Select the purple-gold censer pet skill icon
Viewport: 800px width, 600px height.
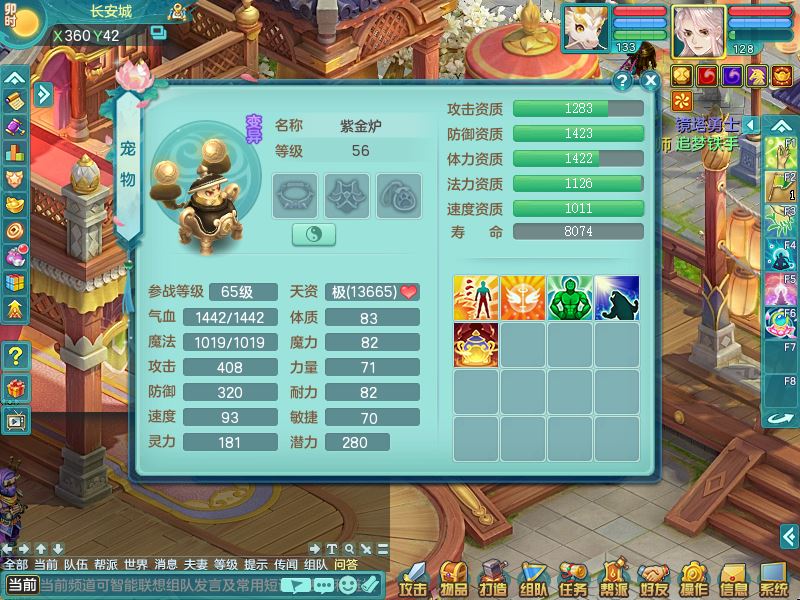pos(476,345)
